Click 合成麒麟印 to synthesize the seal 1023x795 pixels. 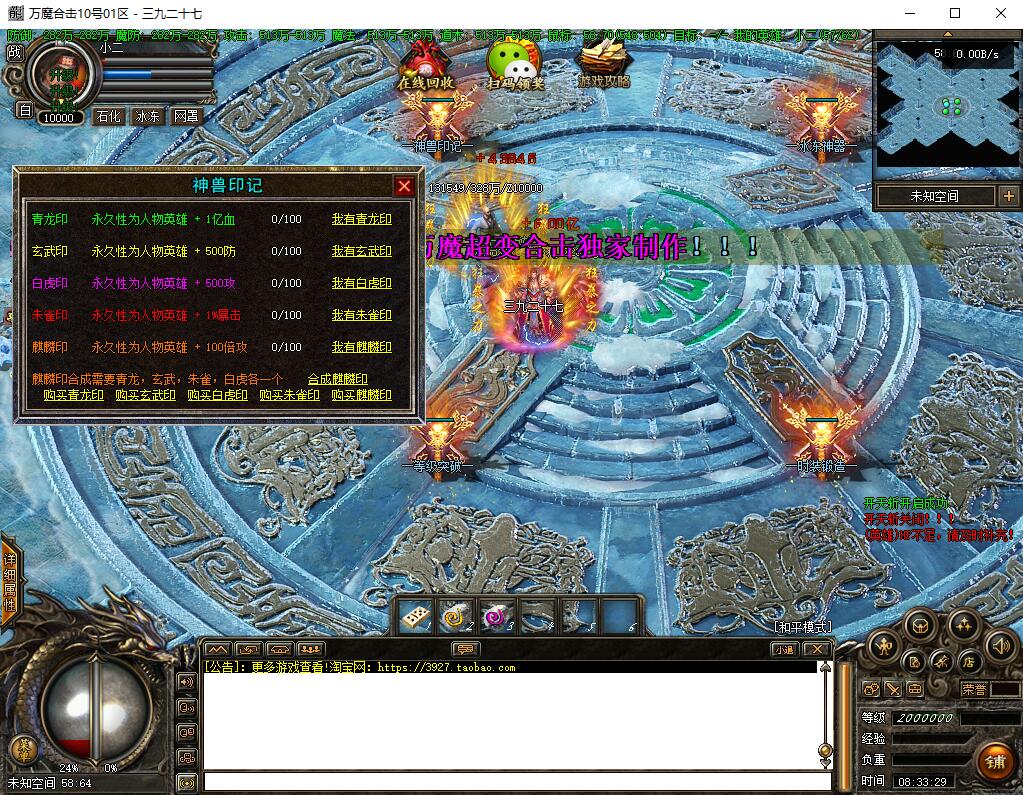(337, 379)
